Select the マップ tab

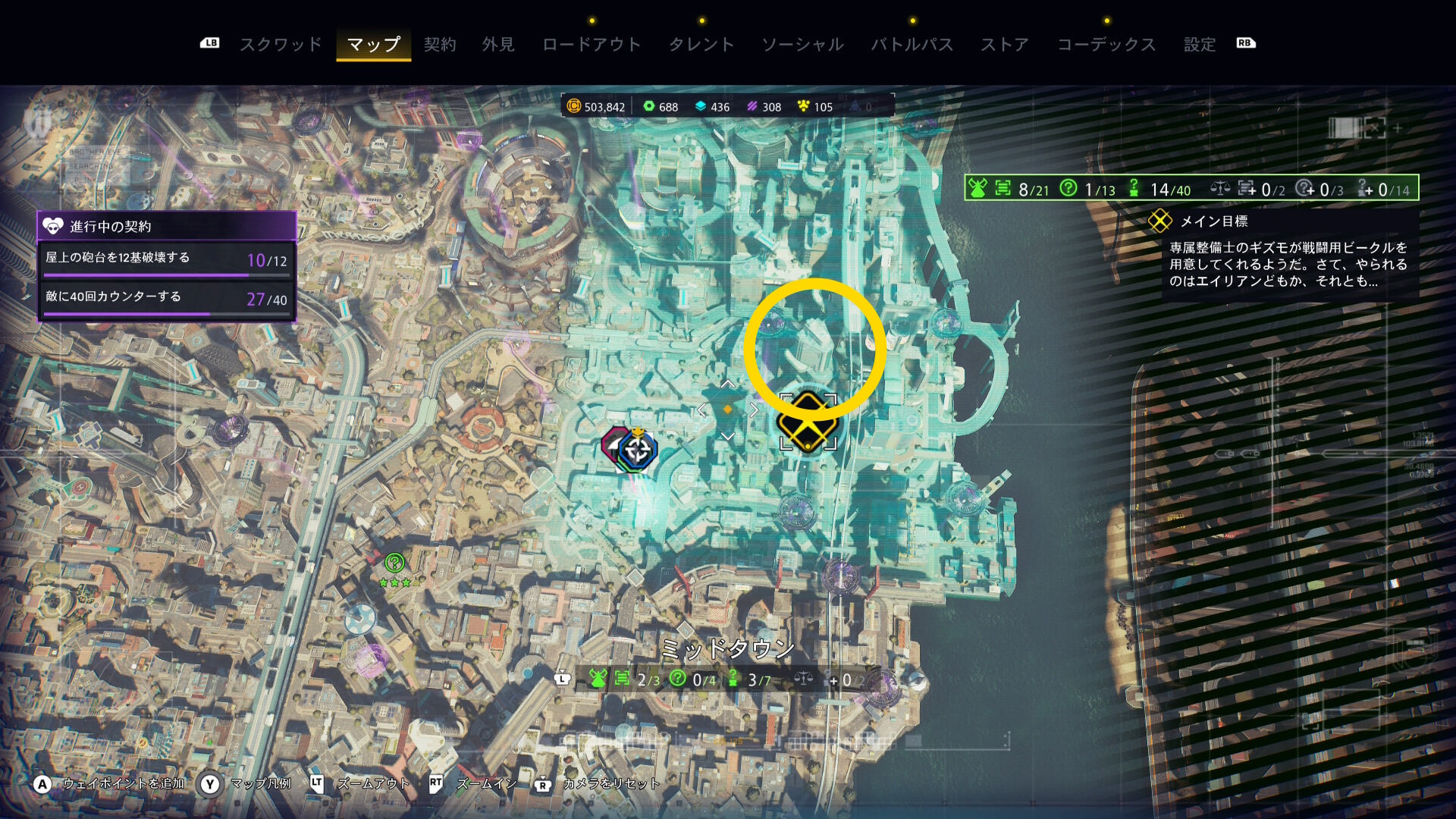373,45
